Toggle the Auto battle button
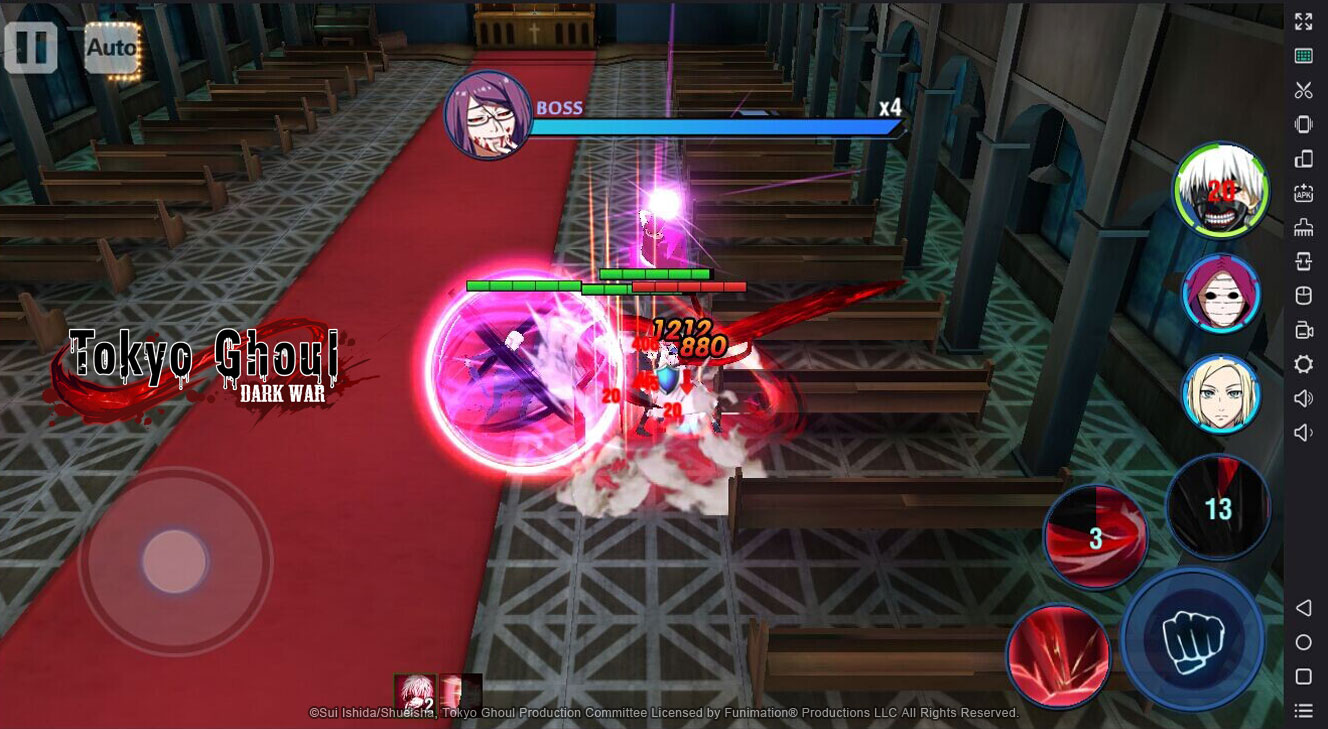Viewport: 1328px width, 729px height. (x=111, y=47)
